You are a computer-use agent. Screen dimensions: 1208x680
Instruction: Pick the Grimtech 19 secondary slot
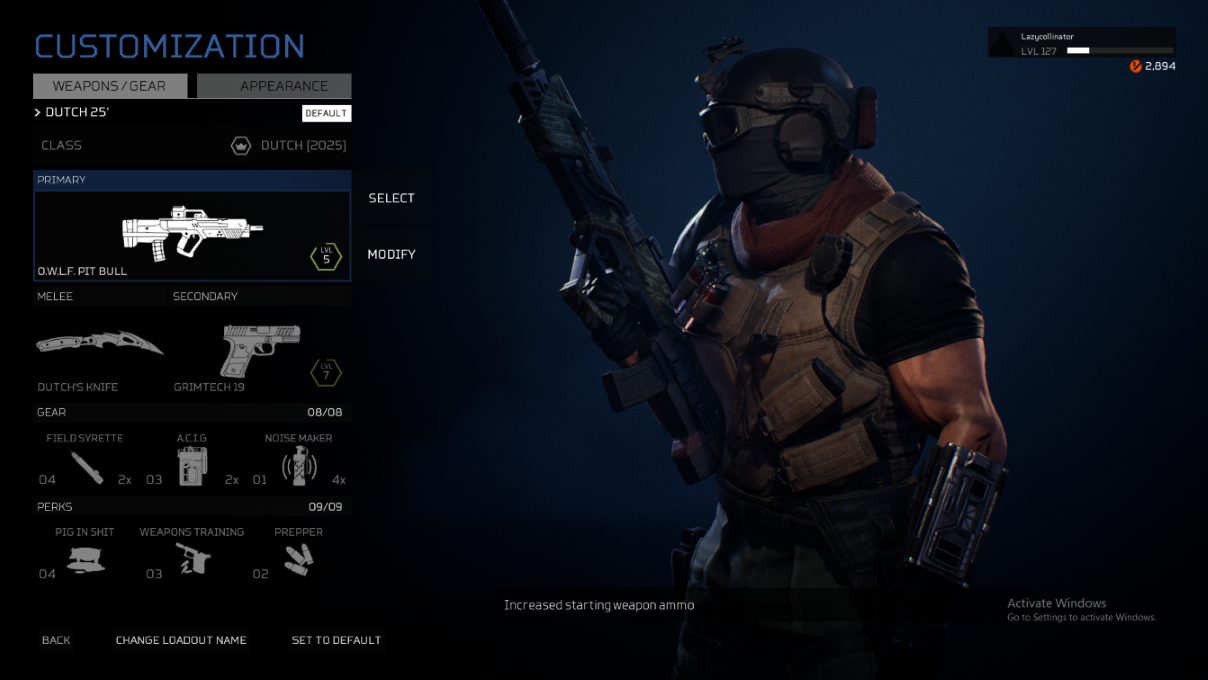tap(258, 350)
